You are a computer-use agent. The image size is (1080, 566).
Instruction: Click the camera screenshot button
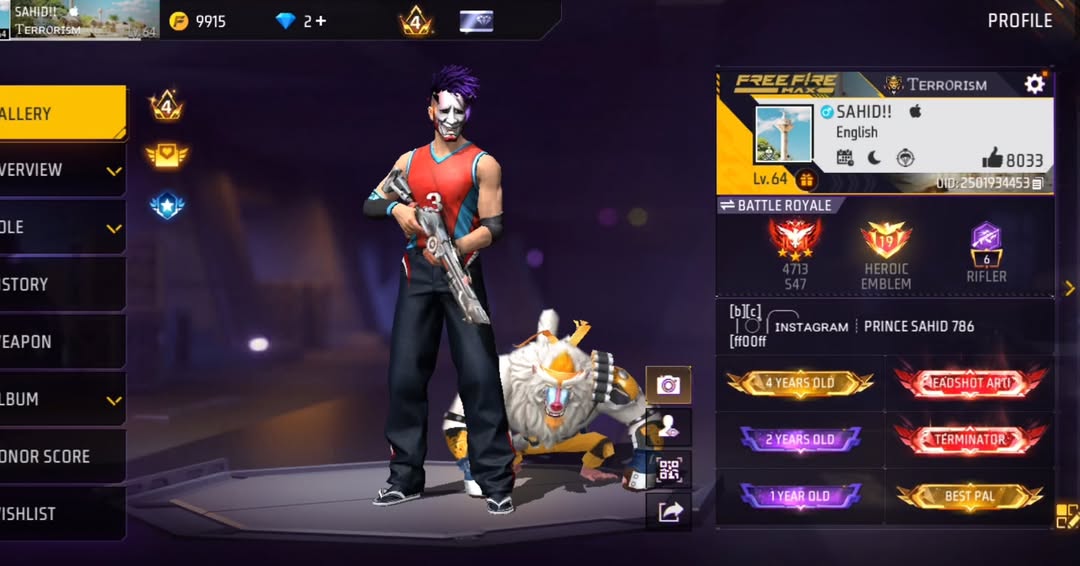point(668,384)
